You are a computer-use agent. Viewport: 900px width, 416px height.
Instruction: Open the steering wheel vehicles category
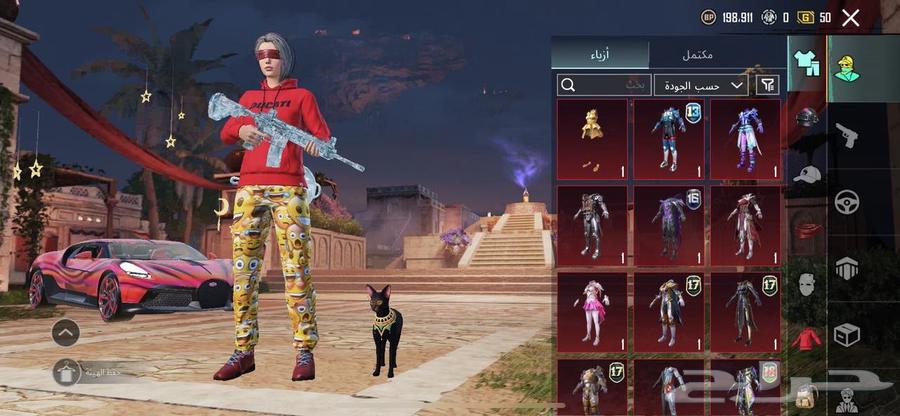(x=847, y=201)
